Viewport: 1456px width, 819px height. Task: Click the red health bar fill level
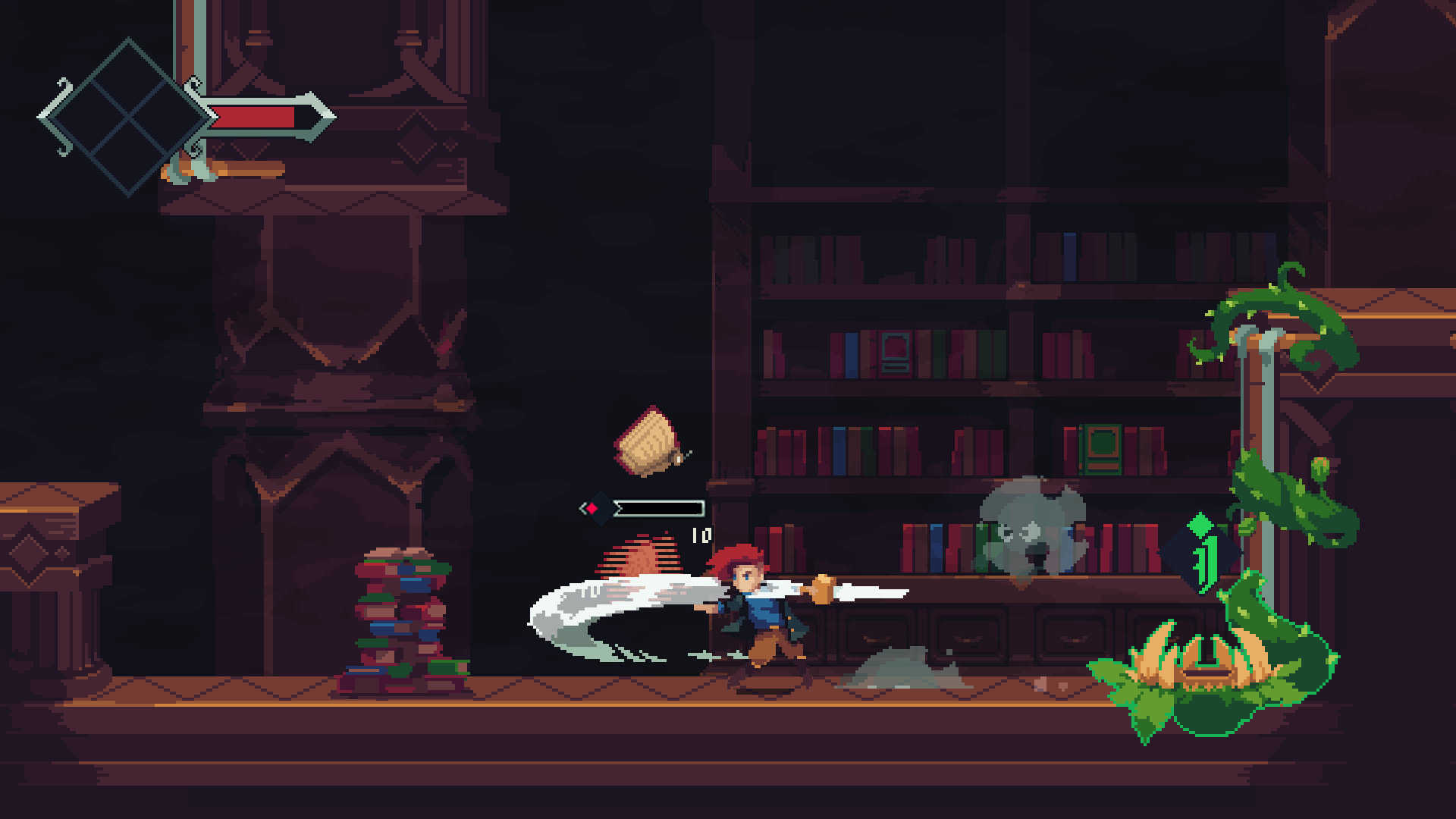pyautogui.click(x=254, y=118)
